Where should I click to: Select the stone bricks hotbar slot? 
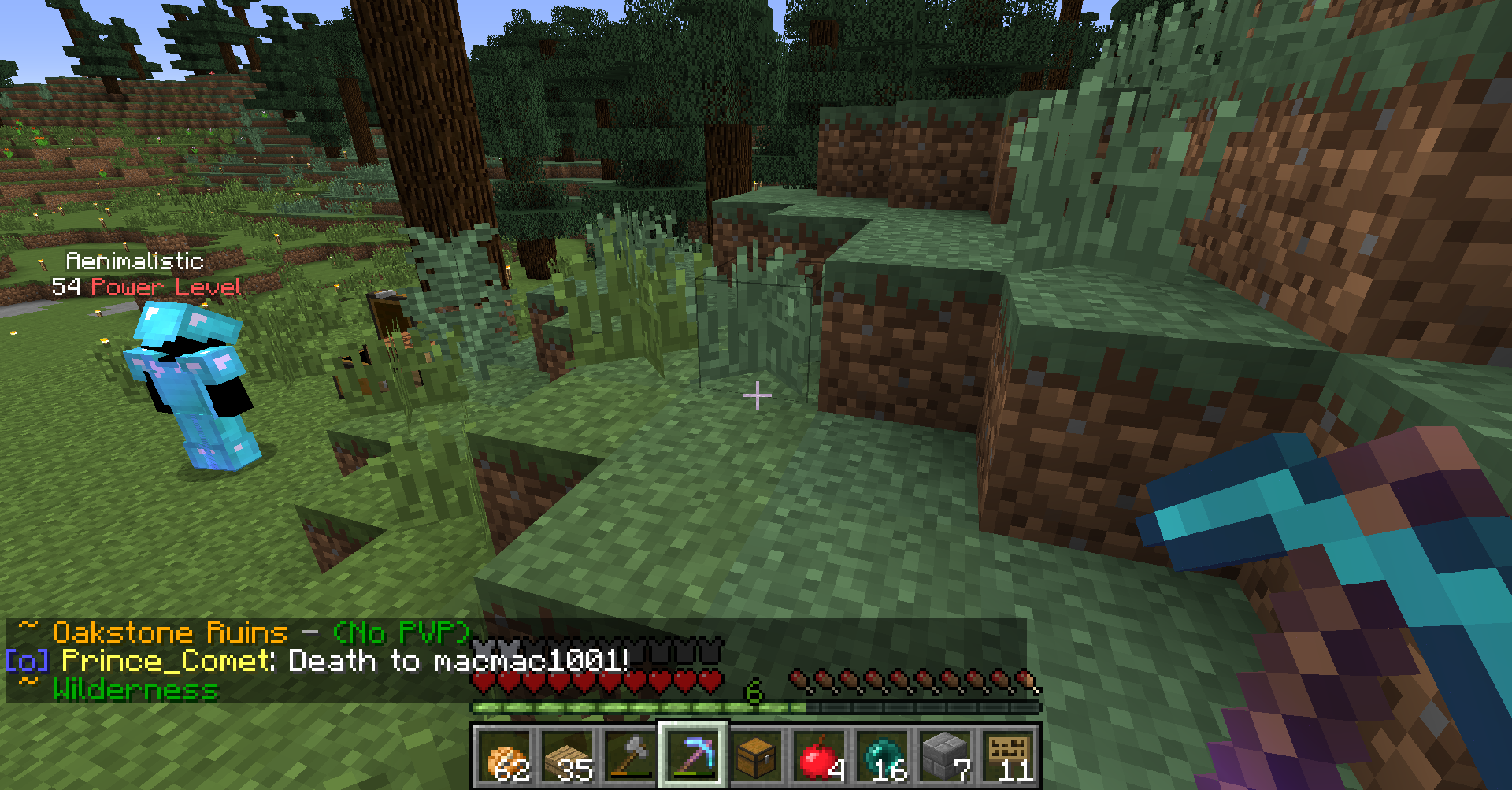tap(946, 756)
